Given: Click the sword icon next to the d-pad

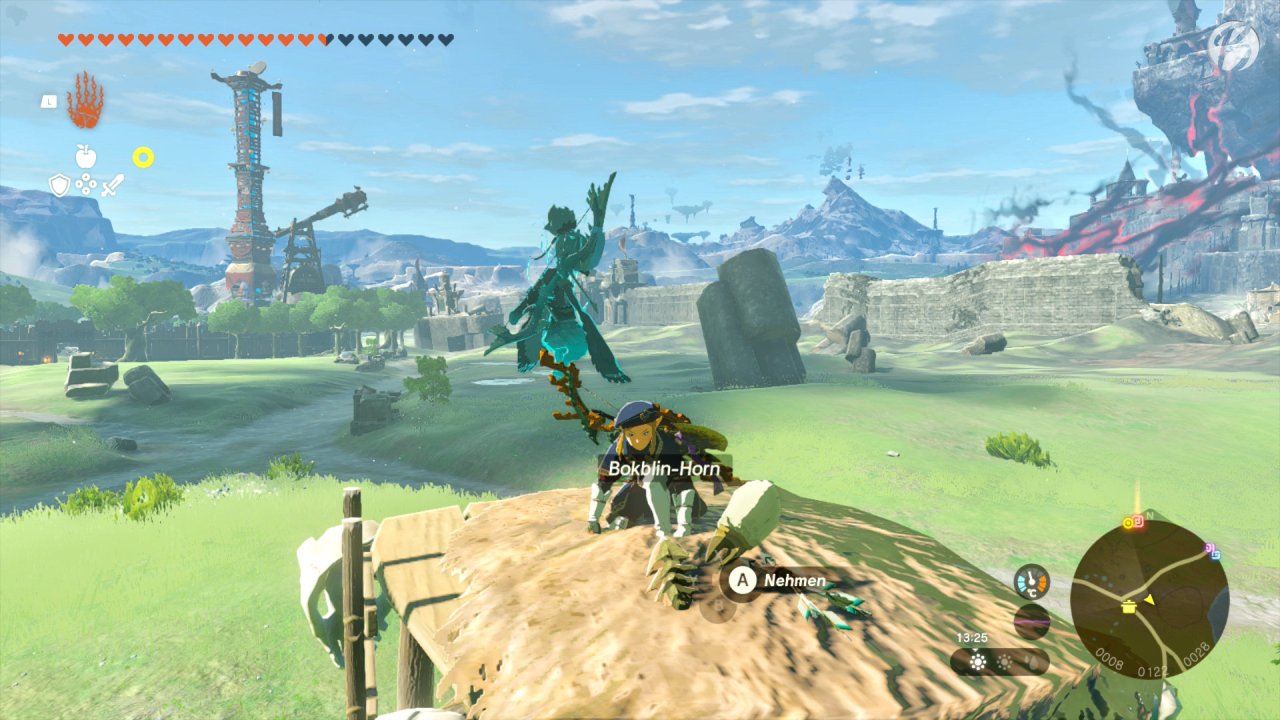Looking at the screenshot, I should click(112, 186).
